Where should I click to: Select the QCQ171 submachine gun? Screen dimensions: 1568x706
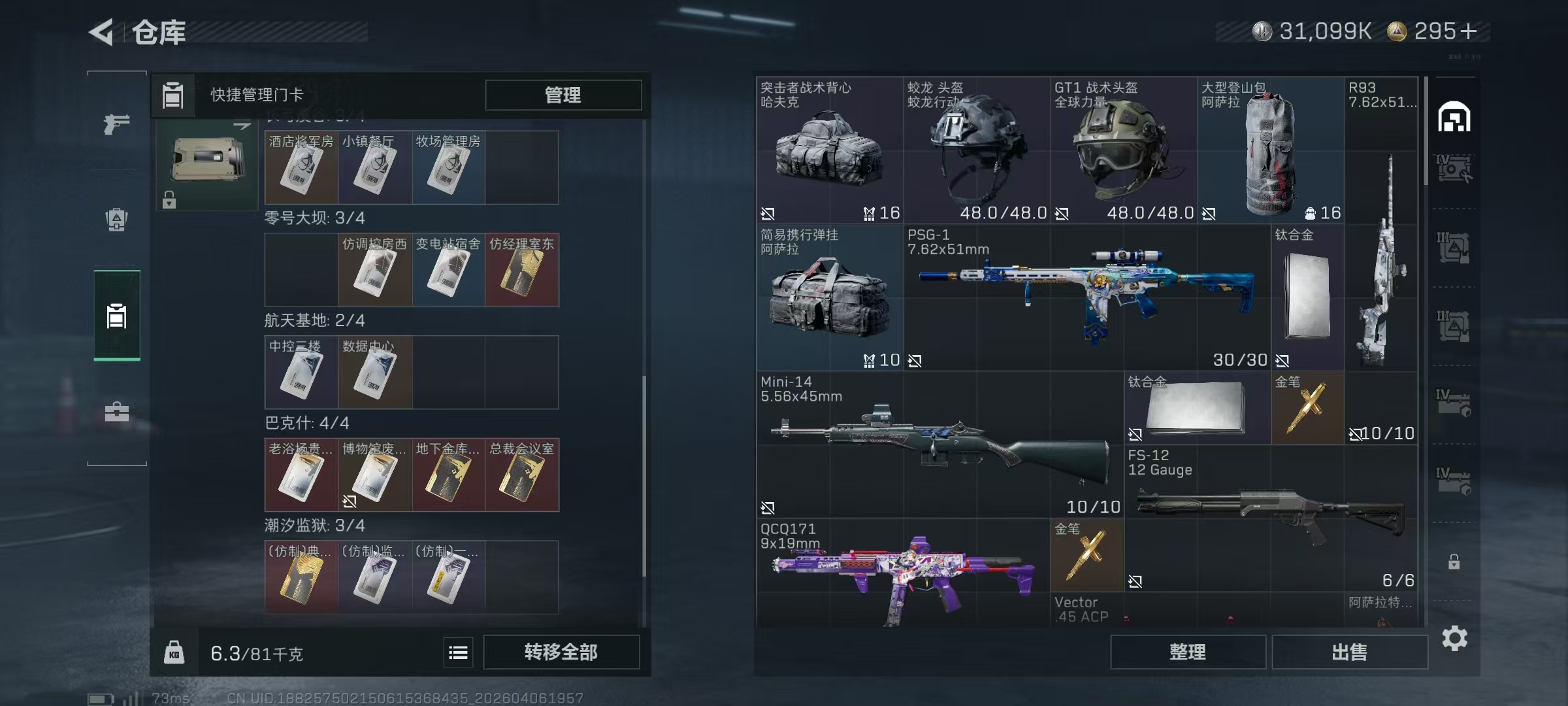(x=903, y=572)
